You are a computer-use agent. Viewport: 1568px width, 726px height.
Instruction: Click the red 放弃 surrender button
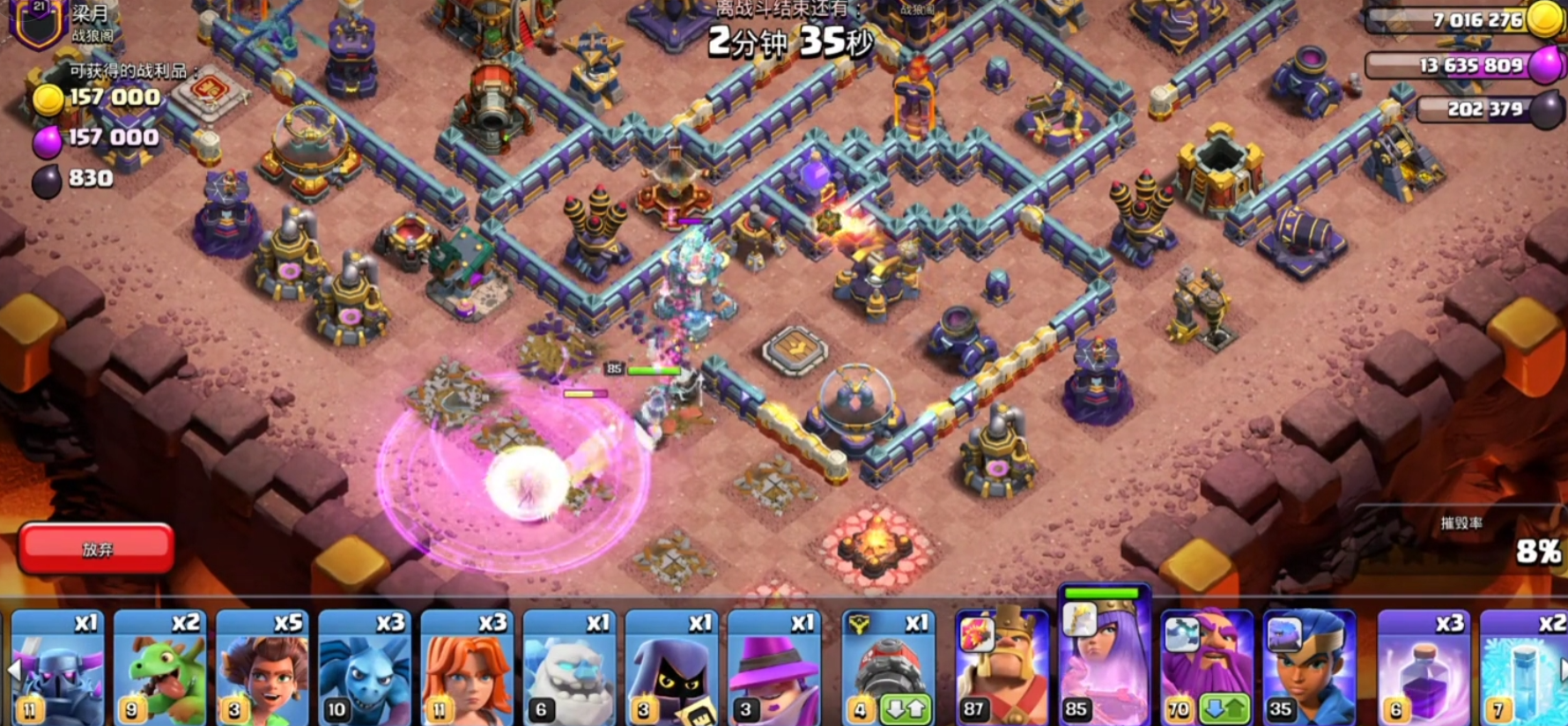pyautogui.click(x=97, y=549)
